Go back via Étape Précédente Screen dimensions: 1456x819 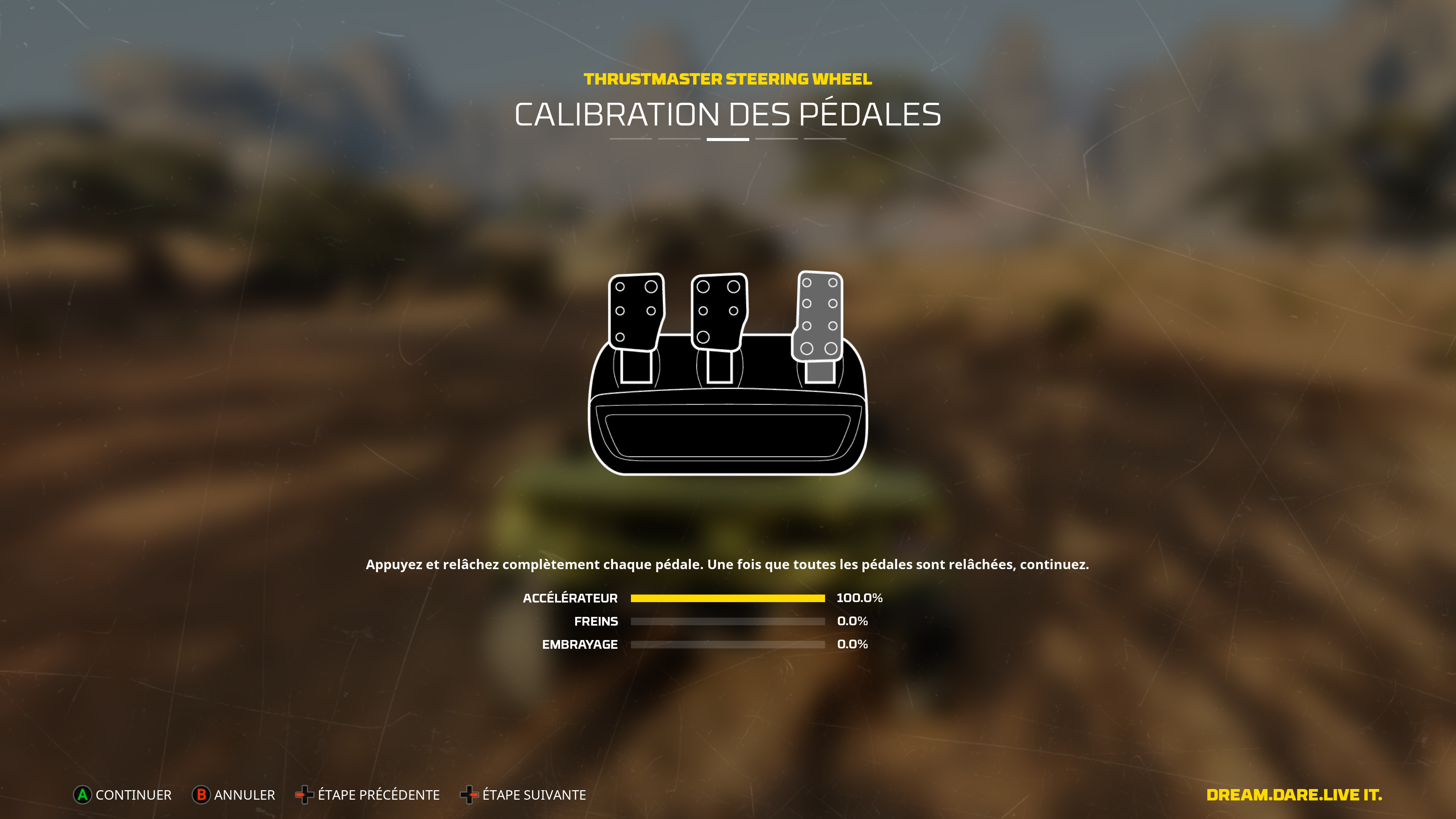click(368, 795)
